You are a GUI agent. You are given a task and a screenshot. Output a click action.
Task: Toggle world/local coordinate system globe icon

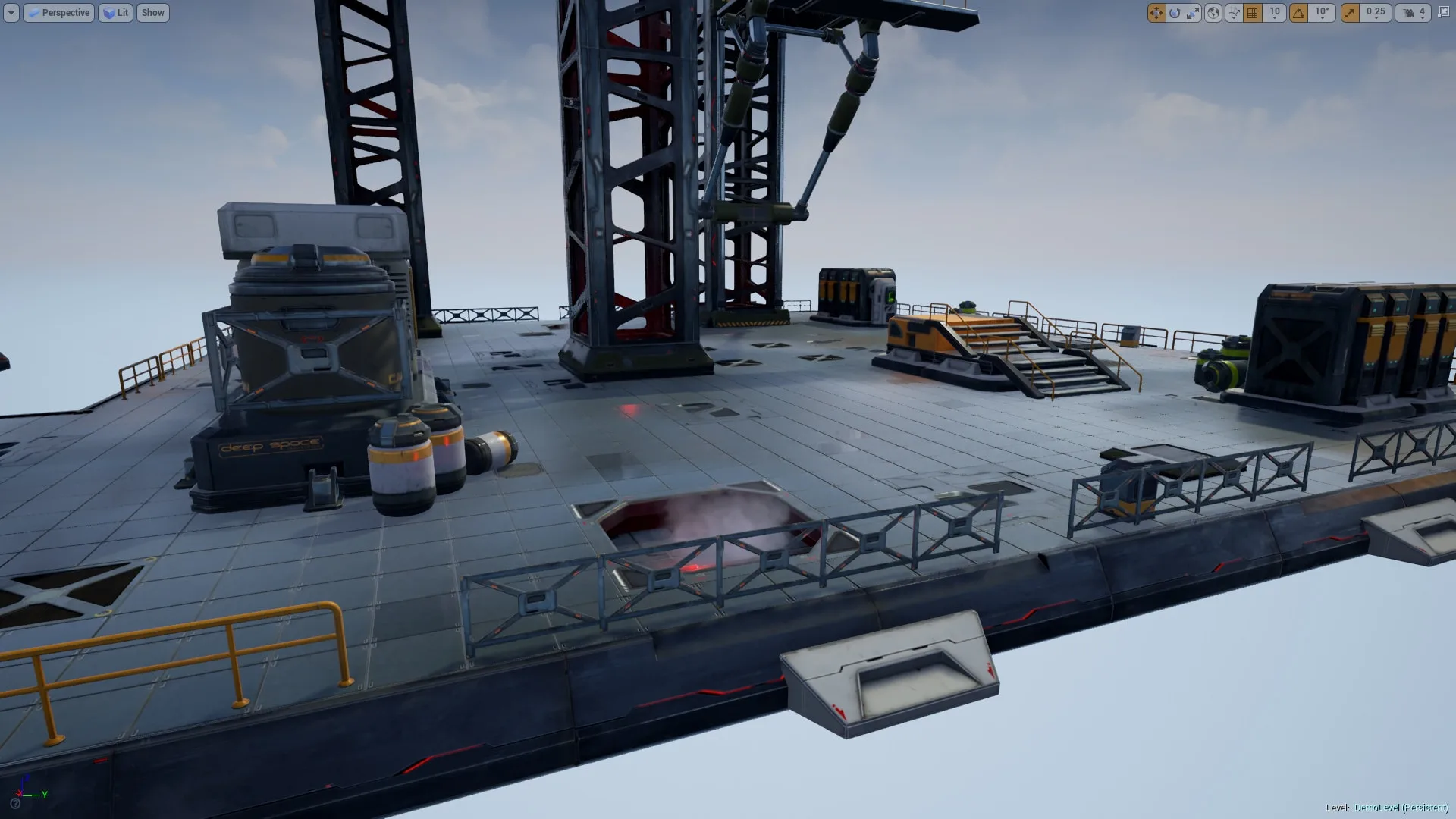[1213, 13]
